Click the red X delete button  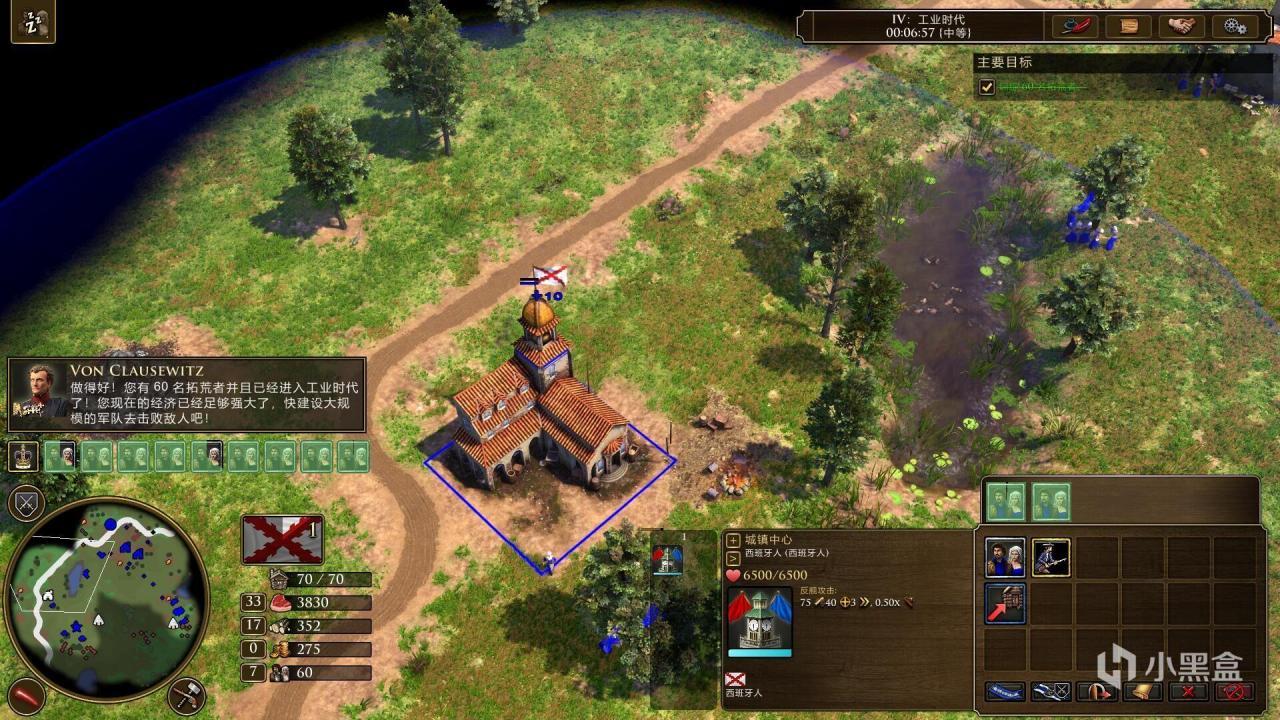(x=1189, y=691)
